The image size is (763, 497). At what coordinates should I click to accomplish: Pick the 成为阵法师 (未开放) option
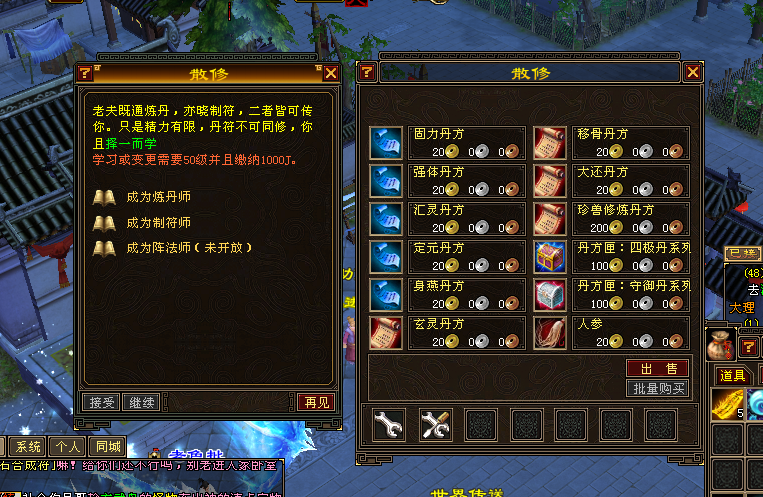(187, 247)
